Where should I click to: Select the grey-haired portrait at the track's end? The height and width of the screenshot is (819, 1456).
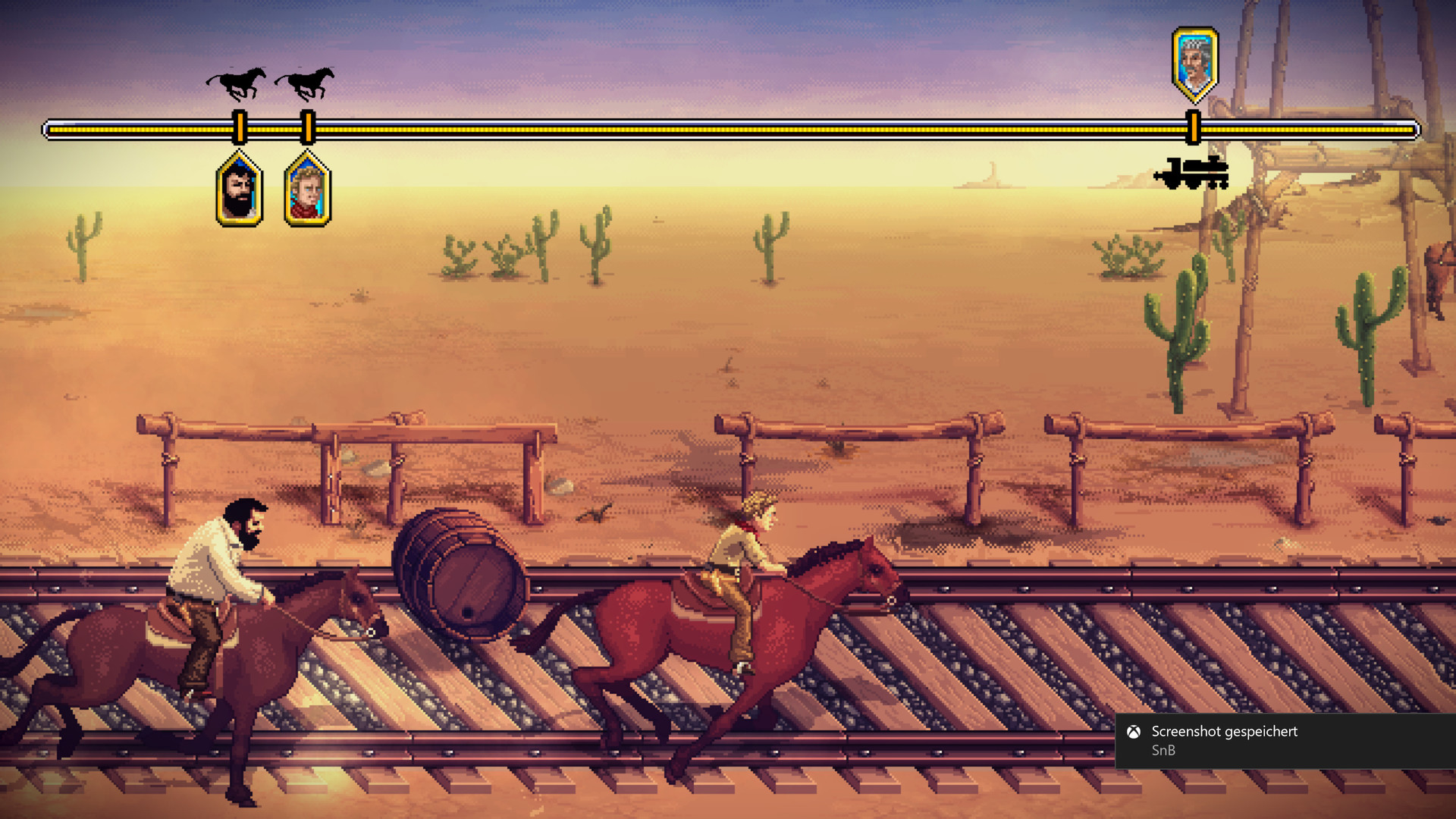click(x=1194, y=62)
